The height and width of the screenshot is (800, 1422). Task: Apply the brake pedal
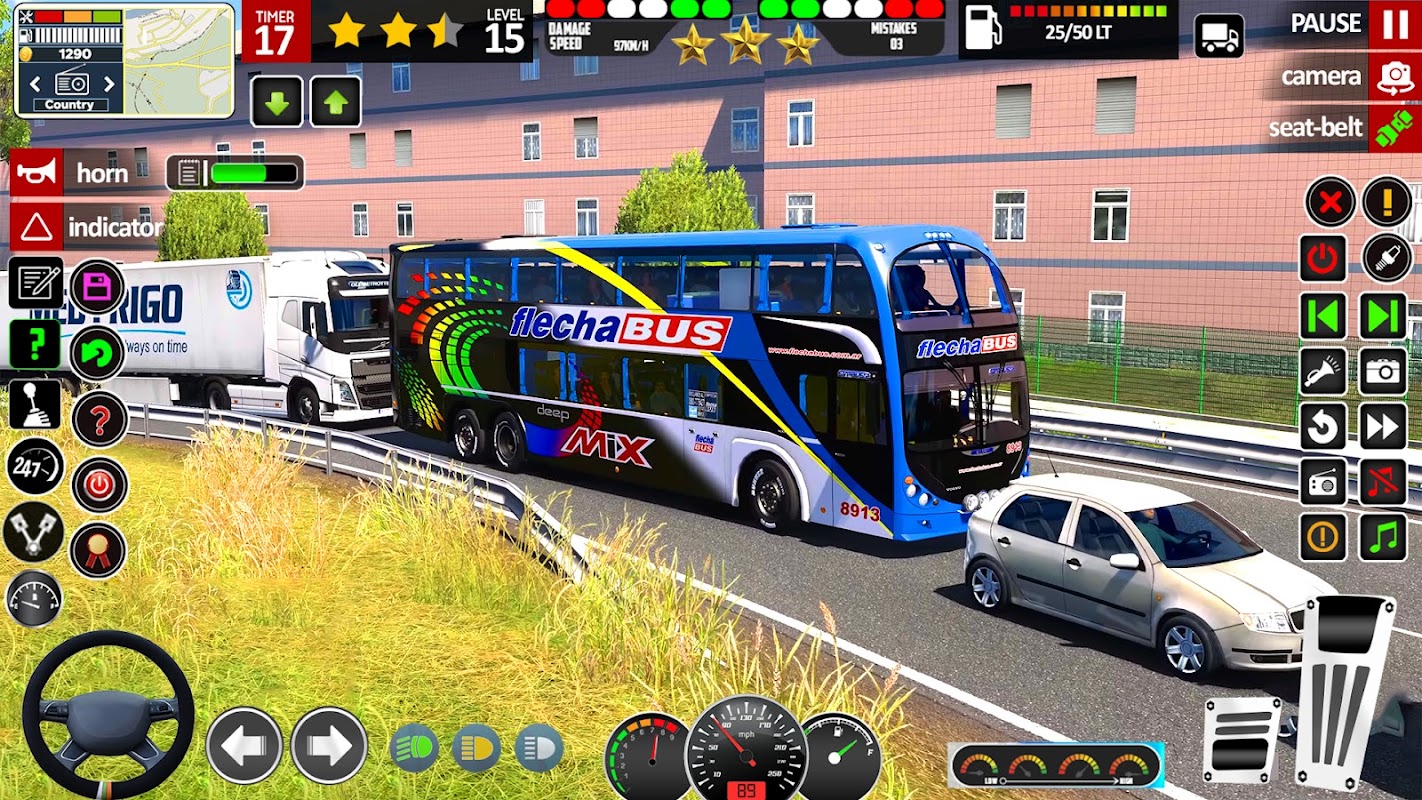click(x=1241, y=739)
